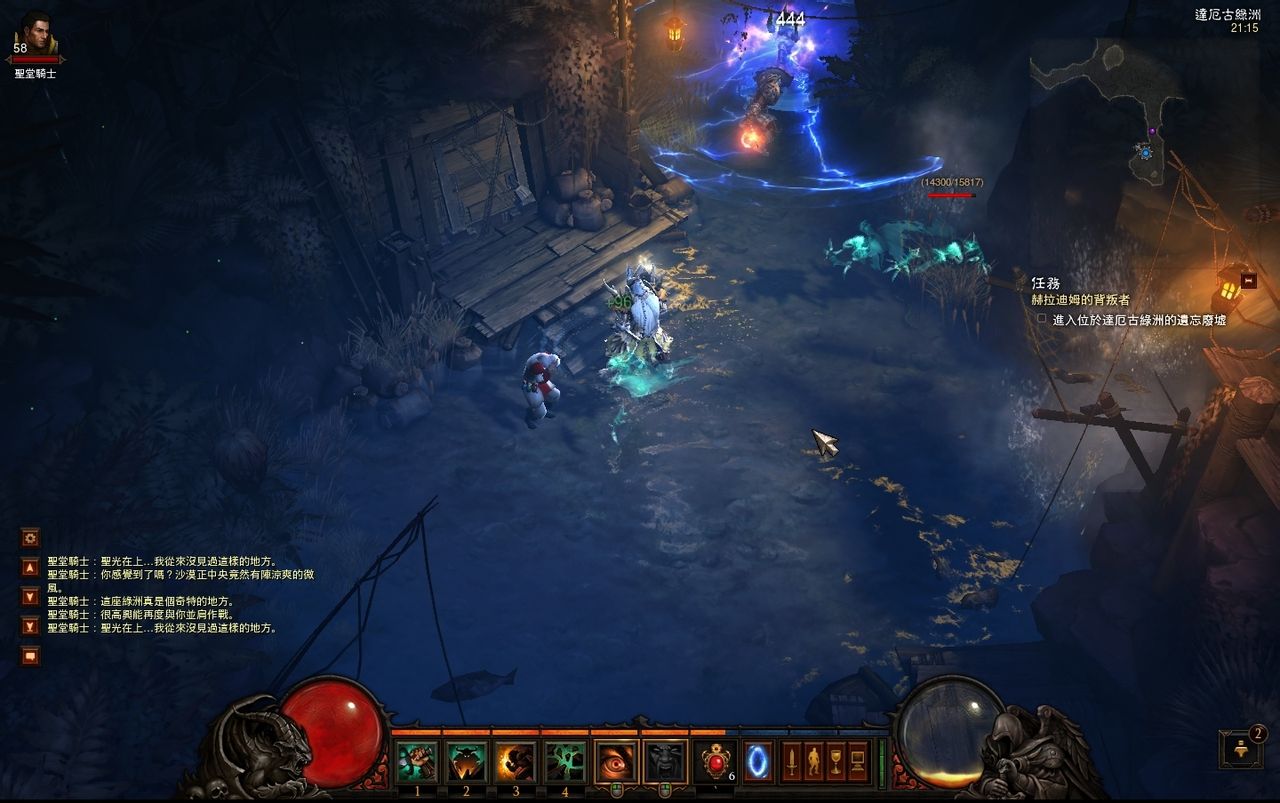Jump to bottom of chat log
This screenshot has width=1280, height=803.
(x=30, y=626)
